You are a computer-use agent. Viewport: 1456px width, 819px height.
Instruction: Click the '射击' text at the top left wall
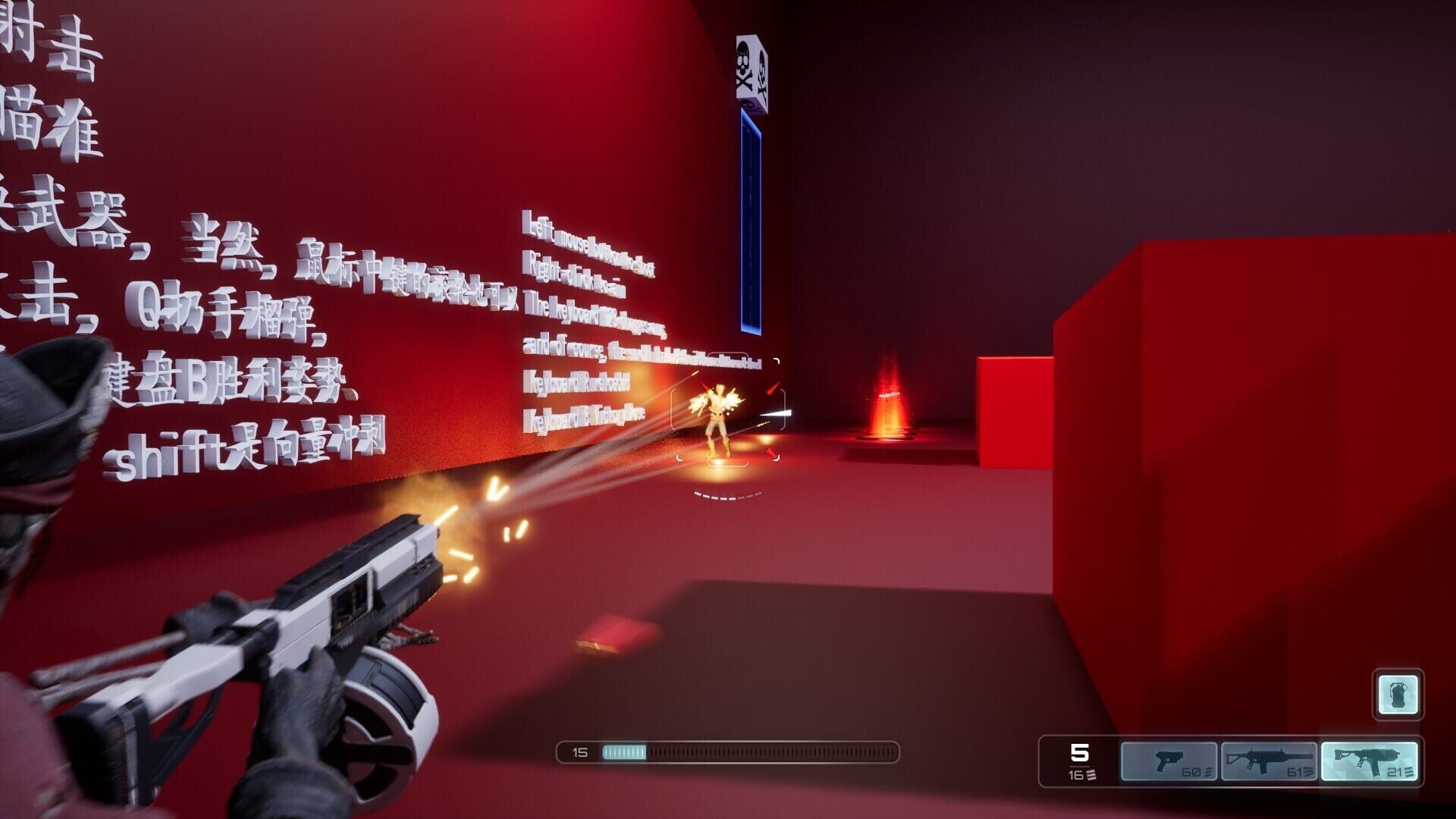42,38
